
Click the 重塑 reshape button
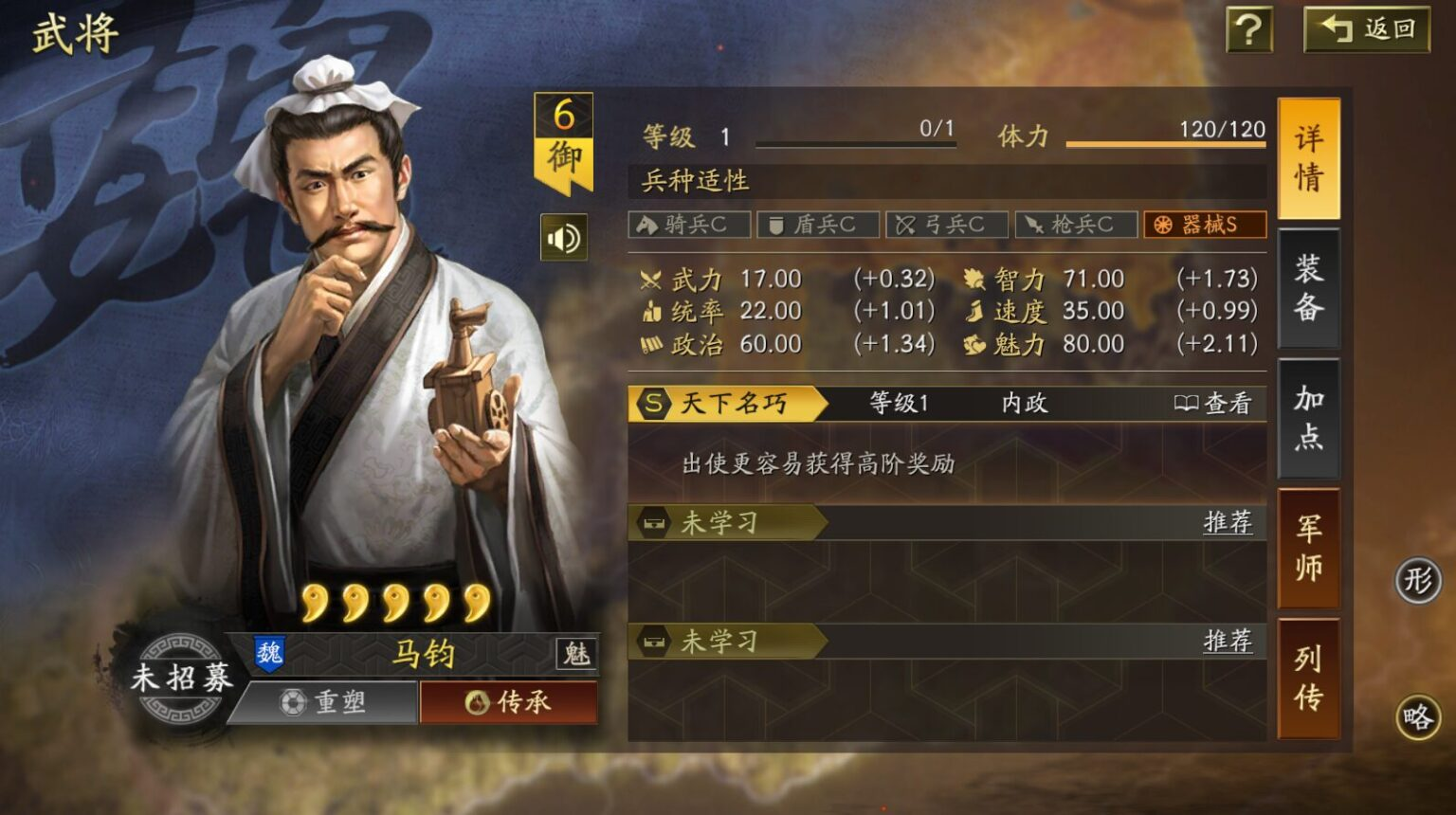tap(323, 702)
